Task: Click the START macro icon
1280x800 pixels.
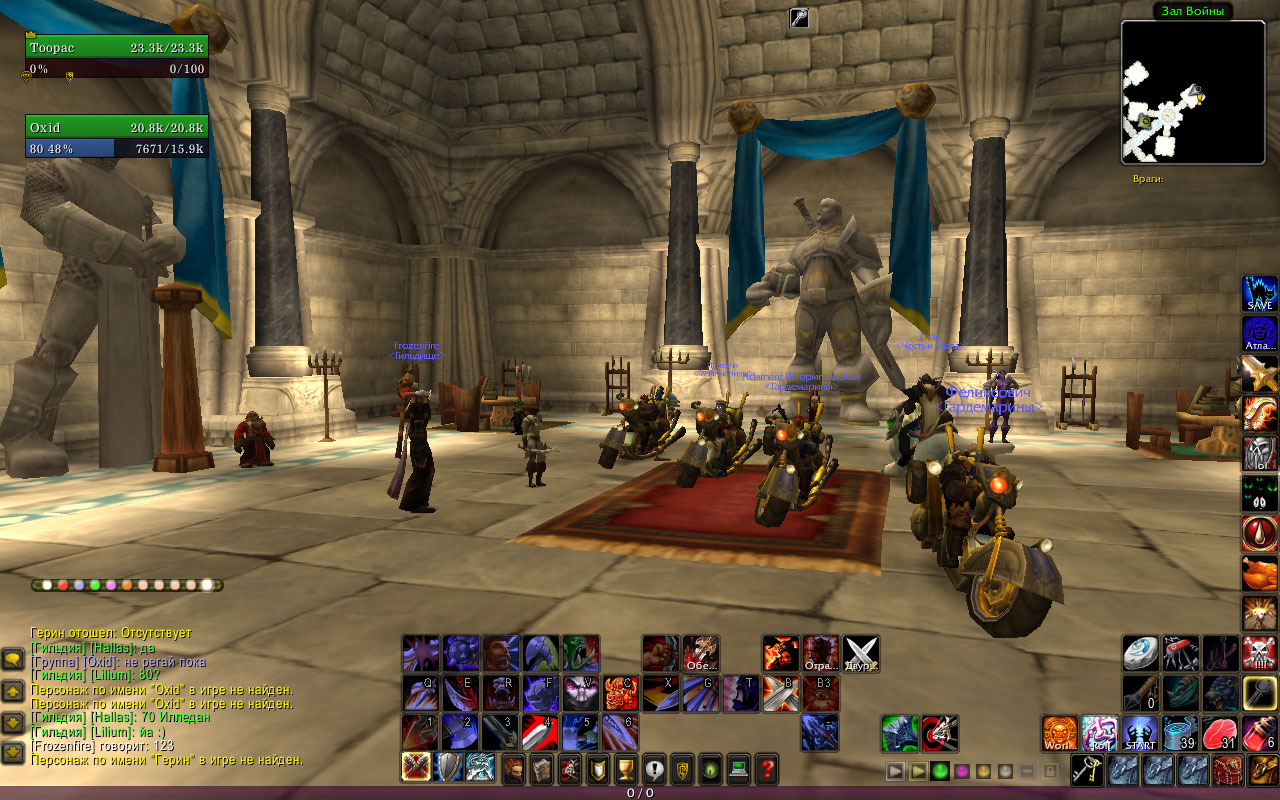Action: click(x=1140, y=732)
